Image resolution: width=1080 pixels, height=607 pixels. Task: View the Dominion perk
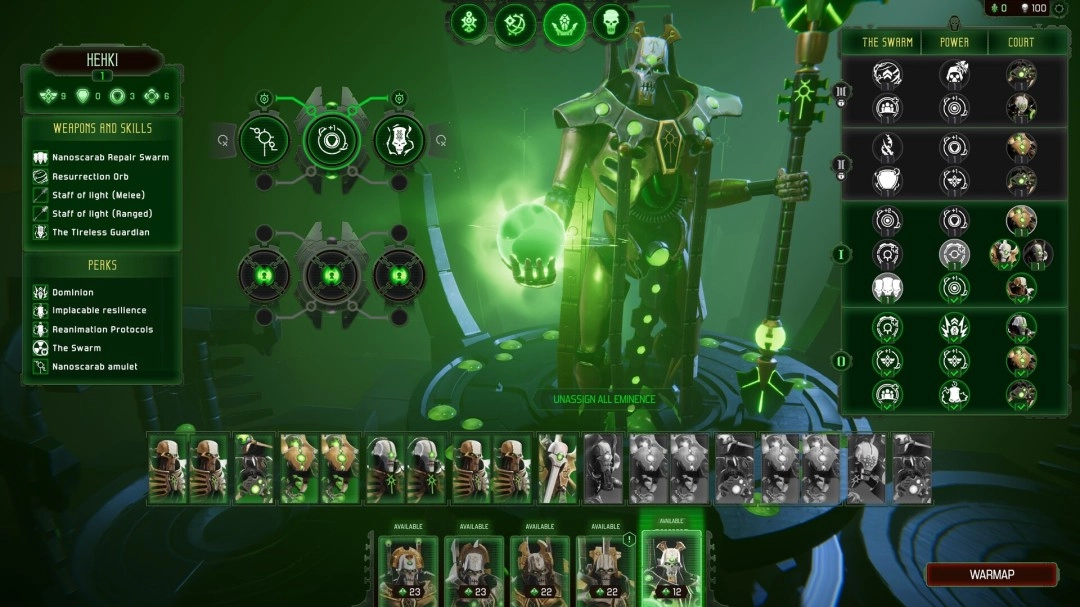pyautogui.click(x=73, y=293)
